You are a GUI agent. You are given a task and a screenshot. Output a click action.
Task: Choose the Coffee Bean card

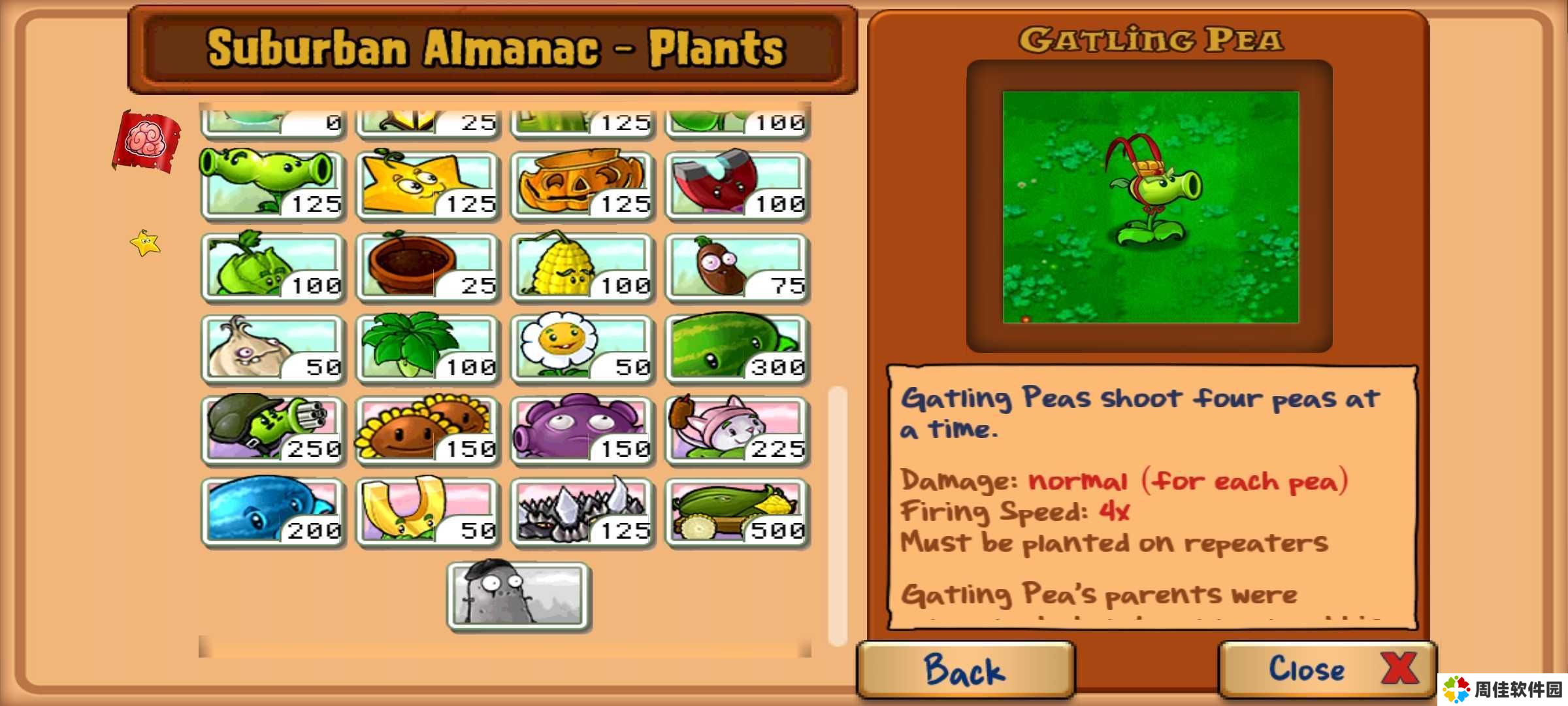coord(737,266)
